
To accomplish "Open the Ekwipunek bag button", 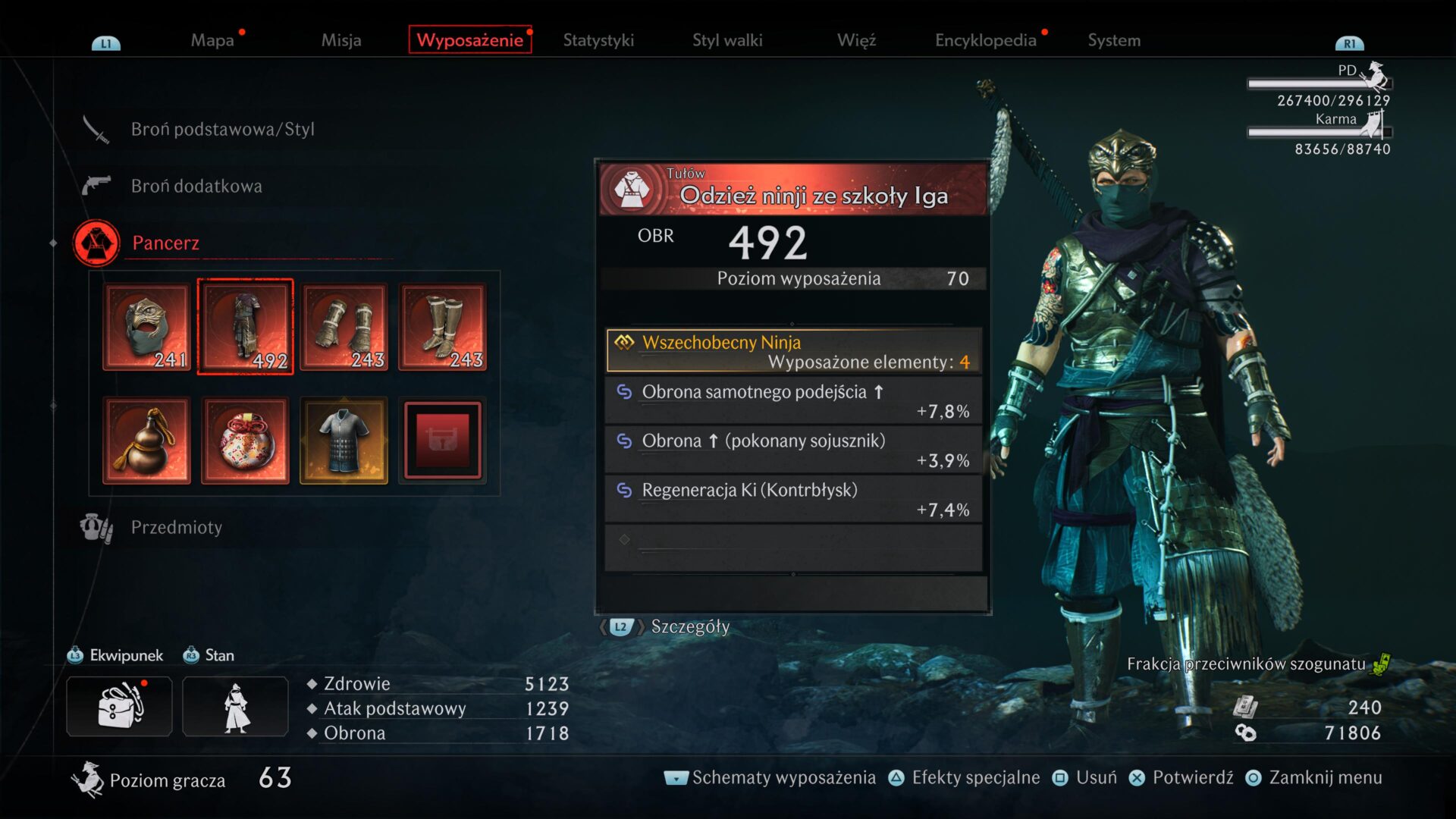I will pos(119,706).
